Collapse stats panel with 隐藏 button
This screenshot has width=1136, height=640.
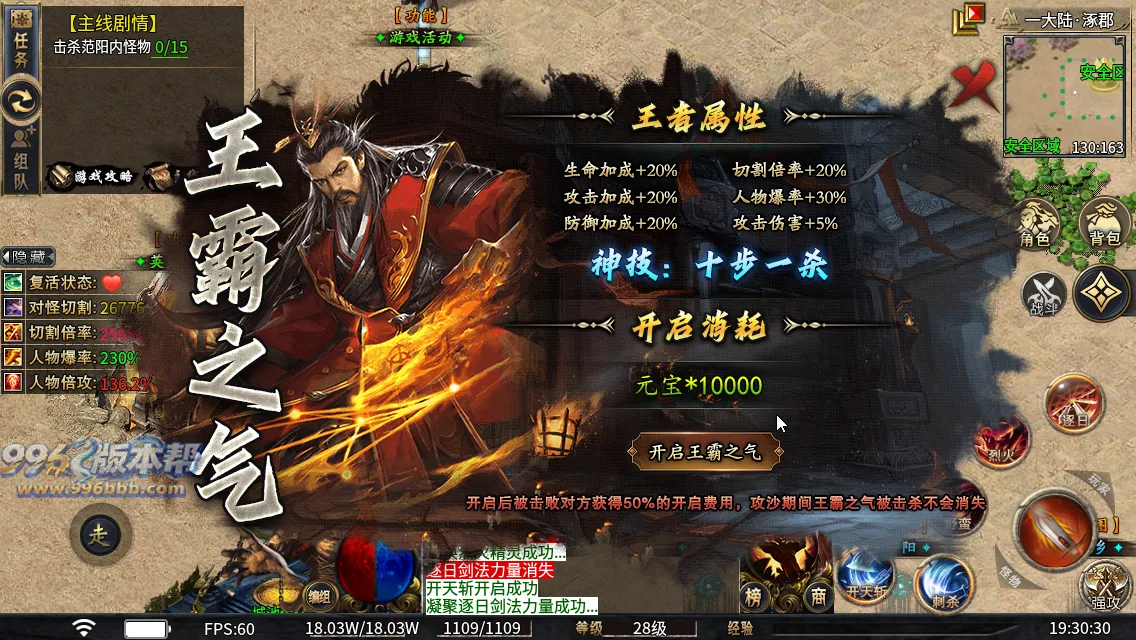[28, 257]
